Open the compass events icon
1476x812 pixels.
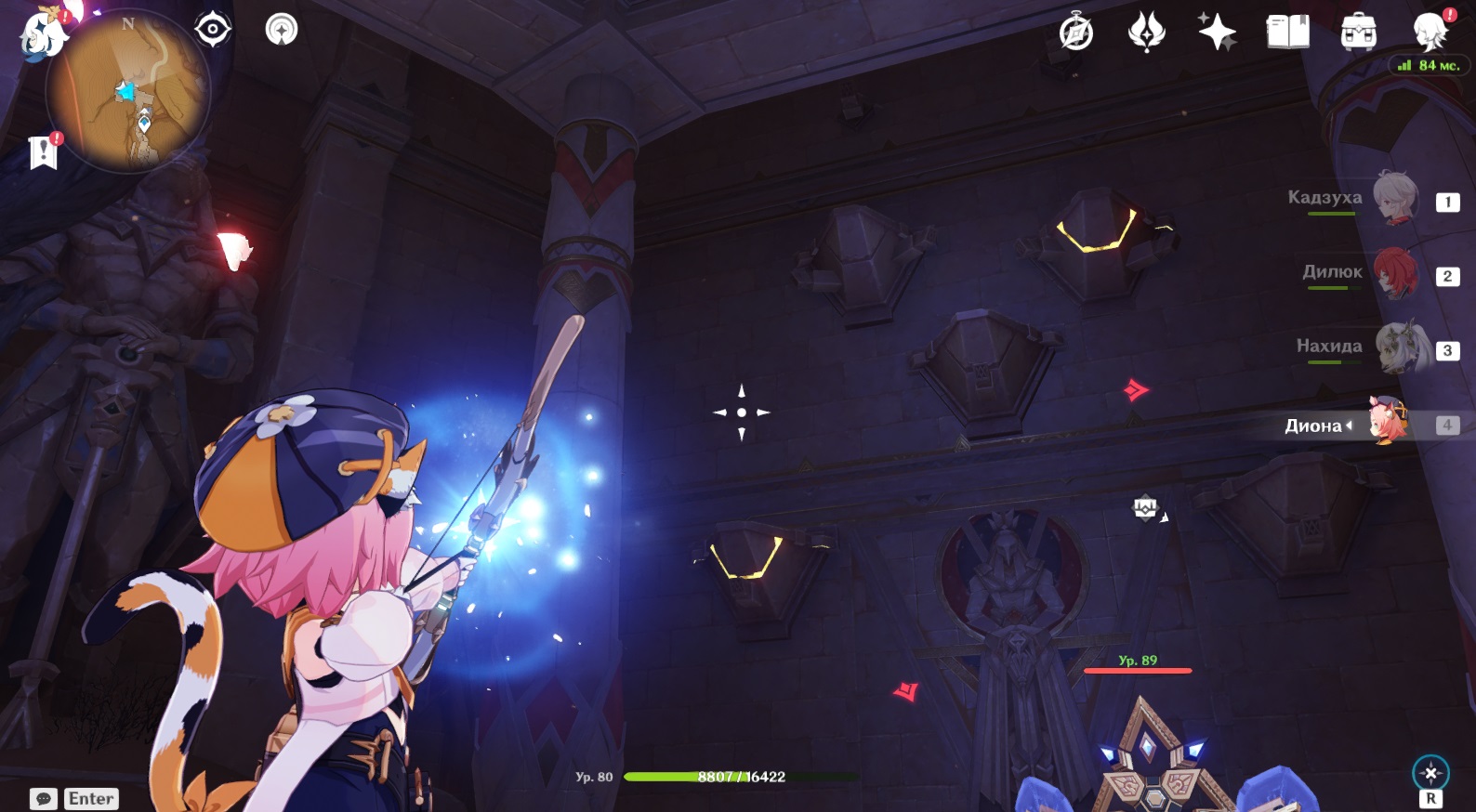click(1076, 33)
